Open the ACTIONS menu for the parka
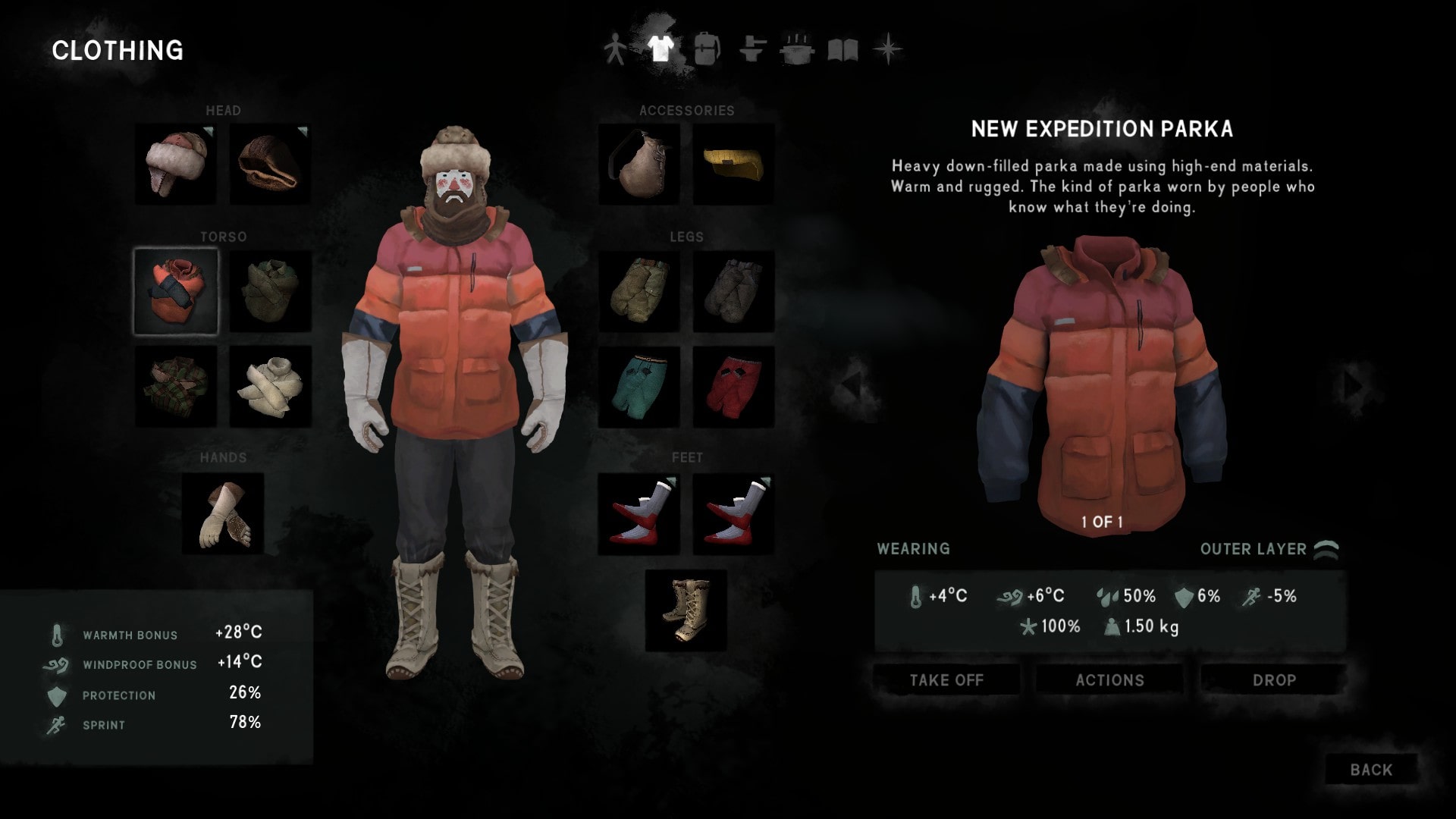The image size is (1456, 819). coord(1109,680)
